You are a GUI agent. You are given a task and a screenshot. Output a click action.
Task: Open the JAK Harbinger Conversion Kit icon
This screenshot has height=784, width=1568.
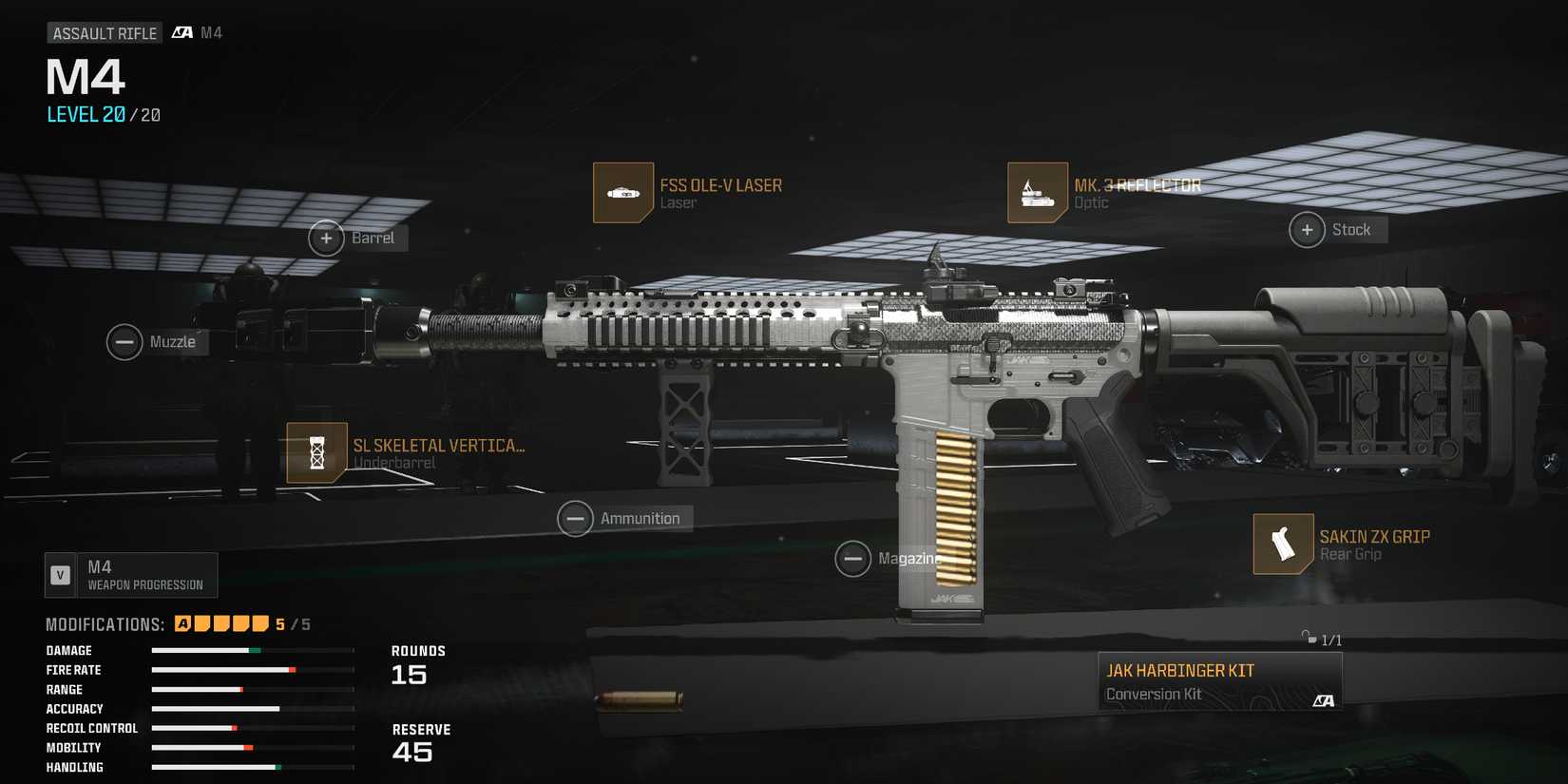[1219, 679]
